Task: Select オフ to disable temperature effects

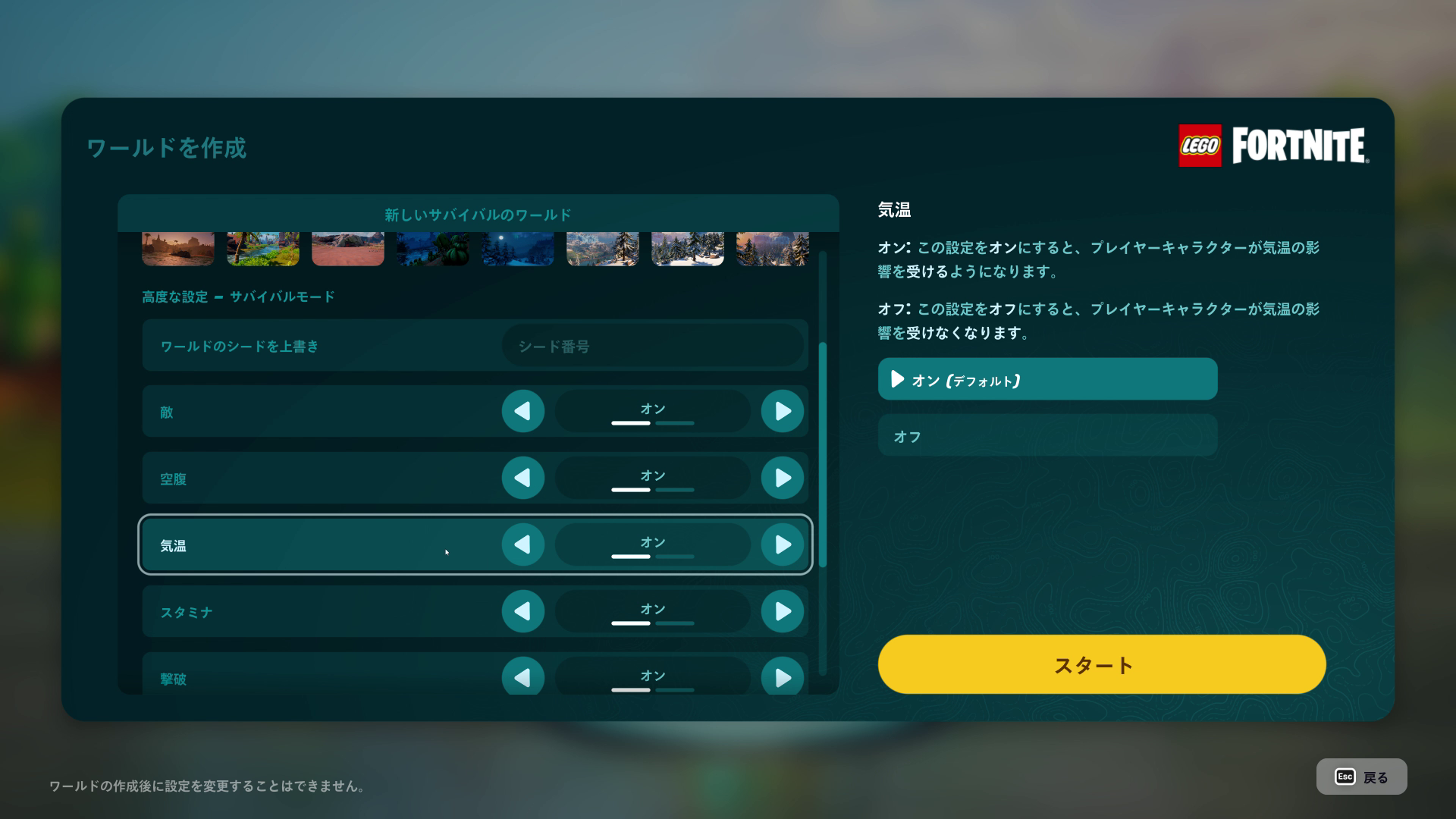Action: (1046, 435)
